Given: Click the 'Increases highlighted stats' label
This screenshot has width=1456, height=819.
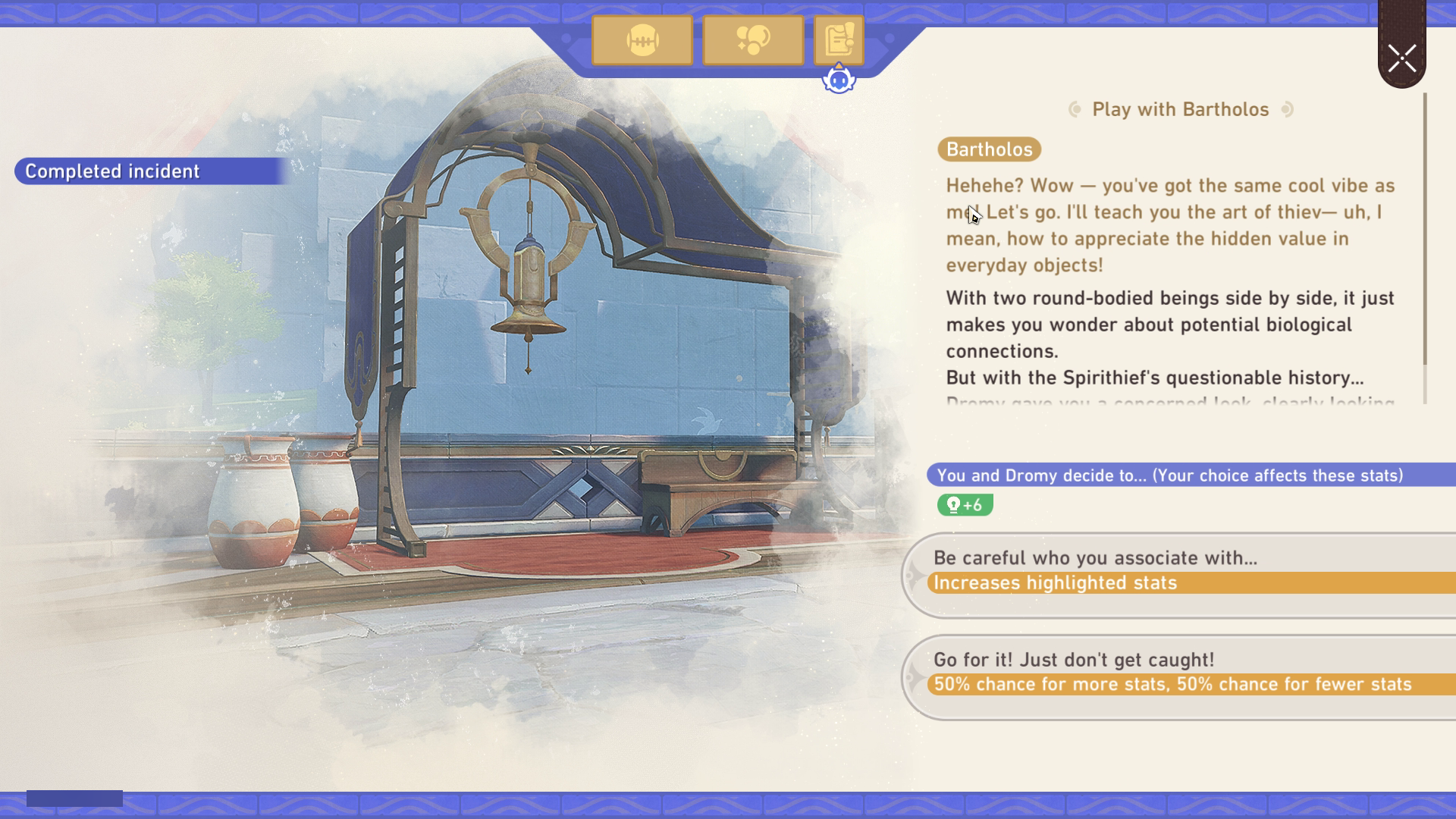Looking at the screenshot, I should pos(1055,584).
